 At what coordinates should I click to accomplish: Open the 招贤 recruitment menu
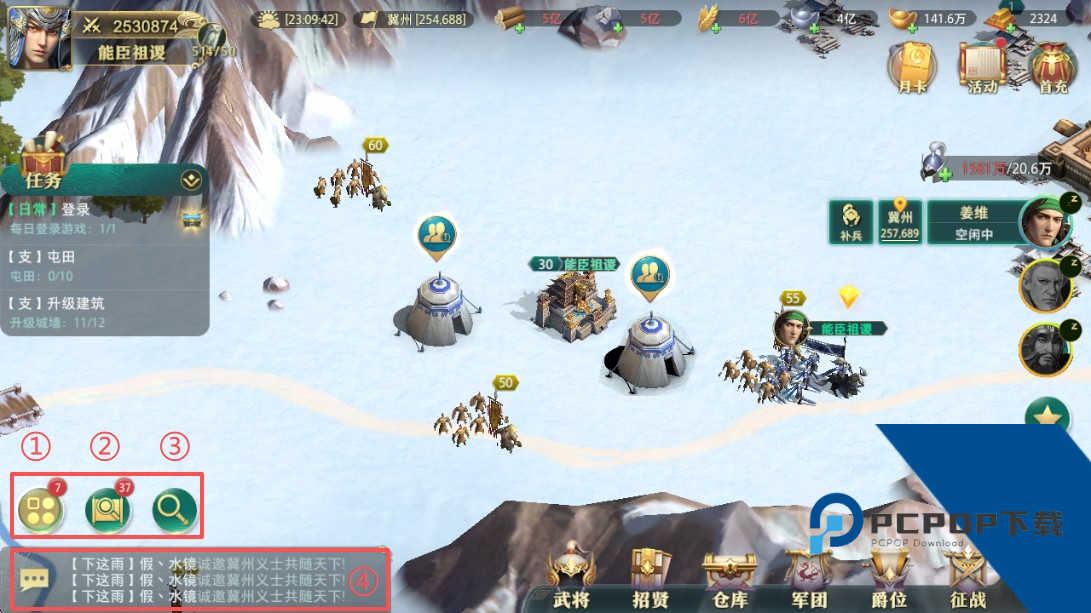[650, 577]
